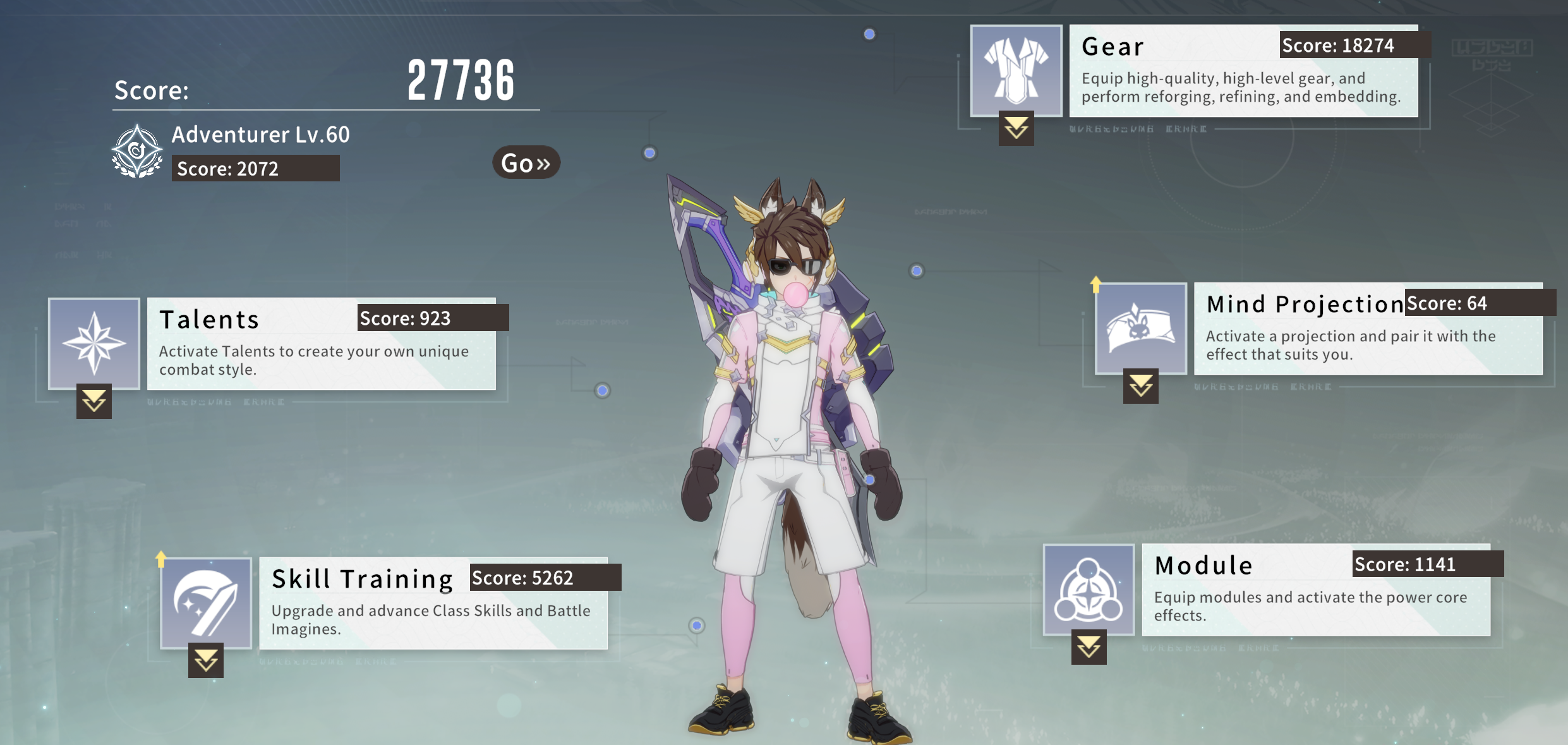
Task: Click the Adventurer Lv.60 emblem
Action: (x=137, y=152)
